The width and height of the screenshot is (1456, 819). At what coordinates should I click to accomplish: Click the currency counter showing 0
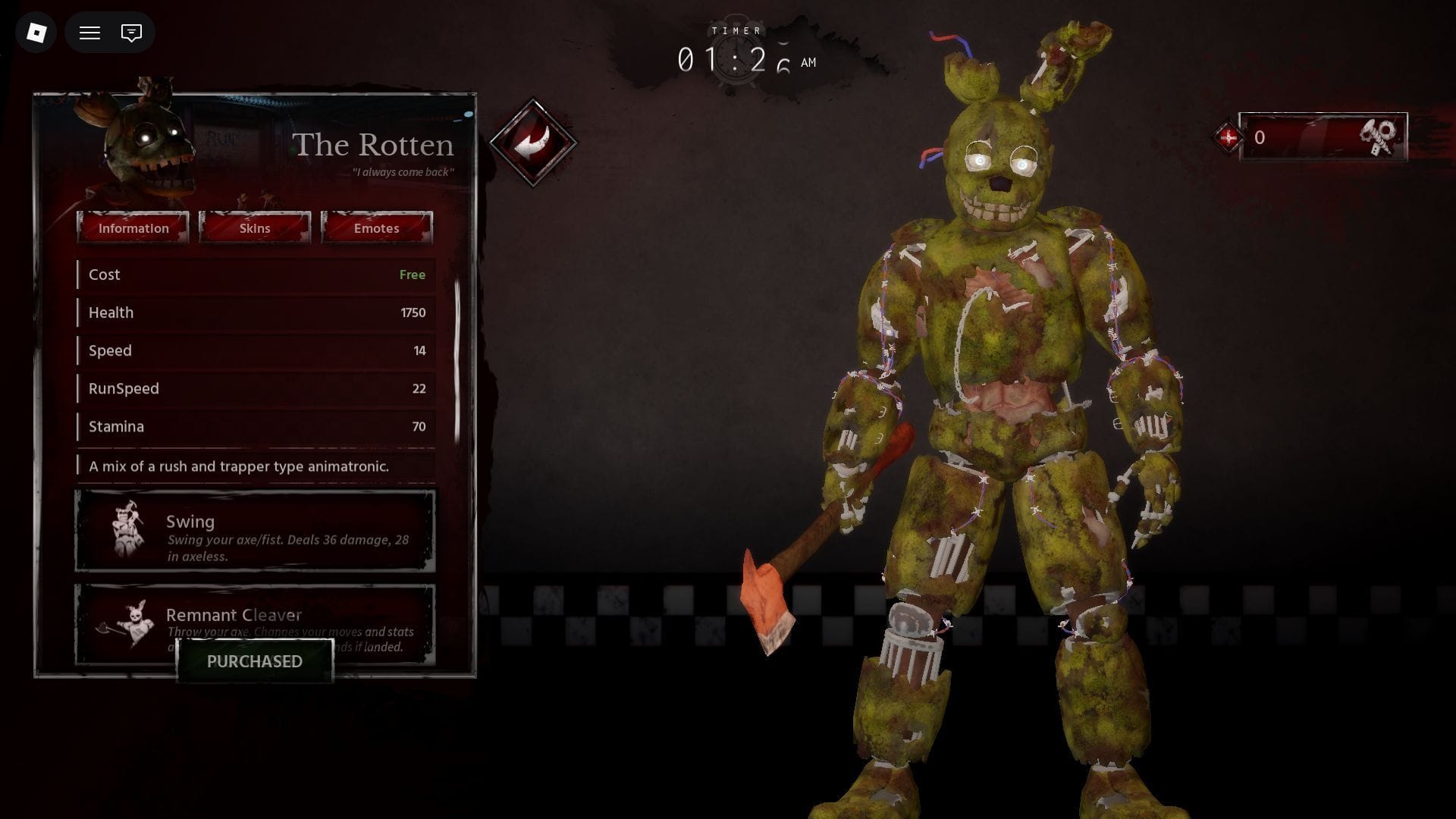click(1260, 138)
